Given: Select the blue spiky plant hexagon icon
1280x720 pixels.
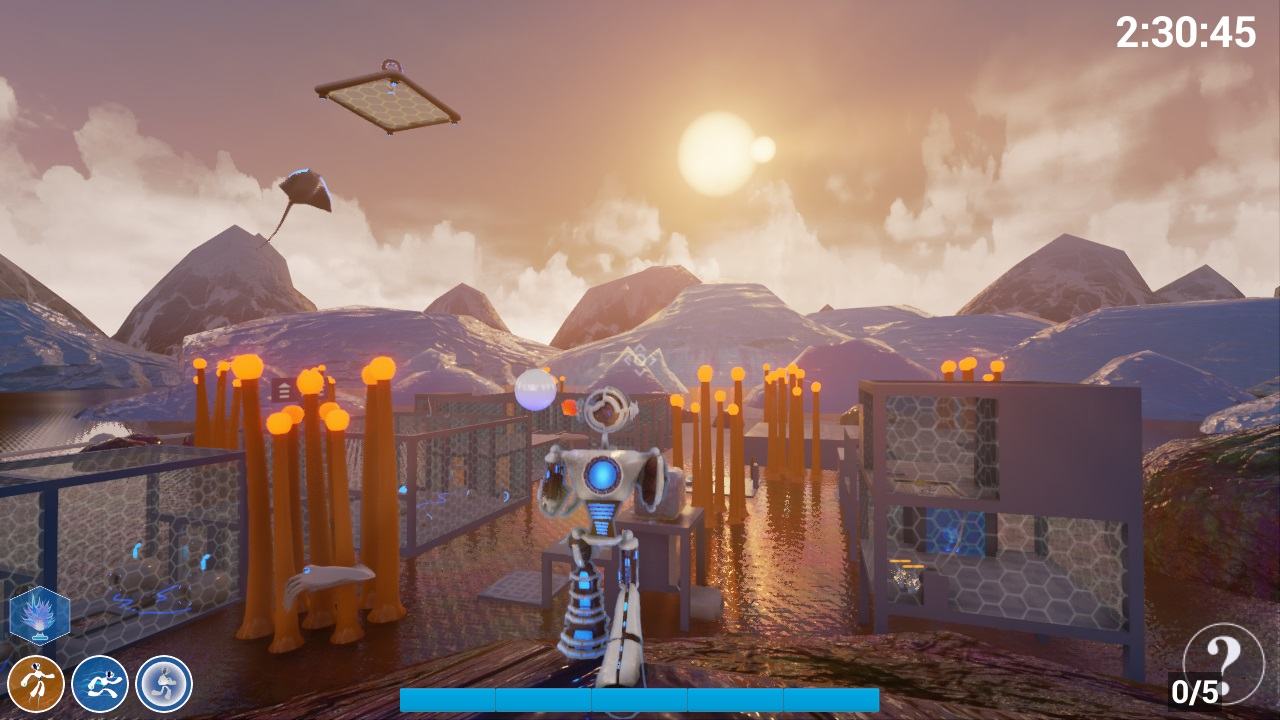Looking at the screenshot, I should (40, 615).
